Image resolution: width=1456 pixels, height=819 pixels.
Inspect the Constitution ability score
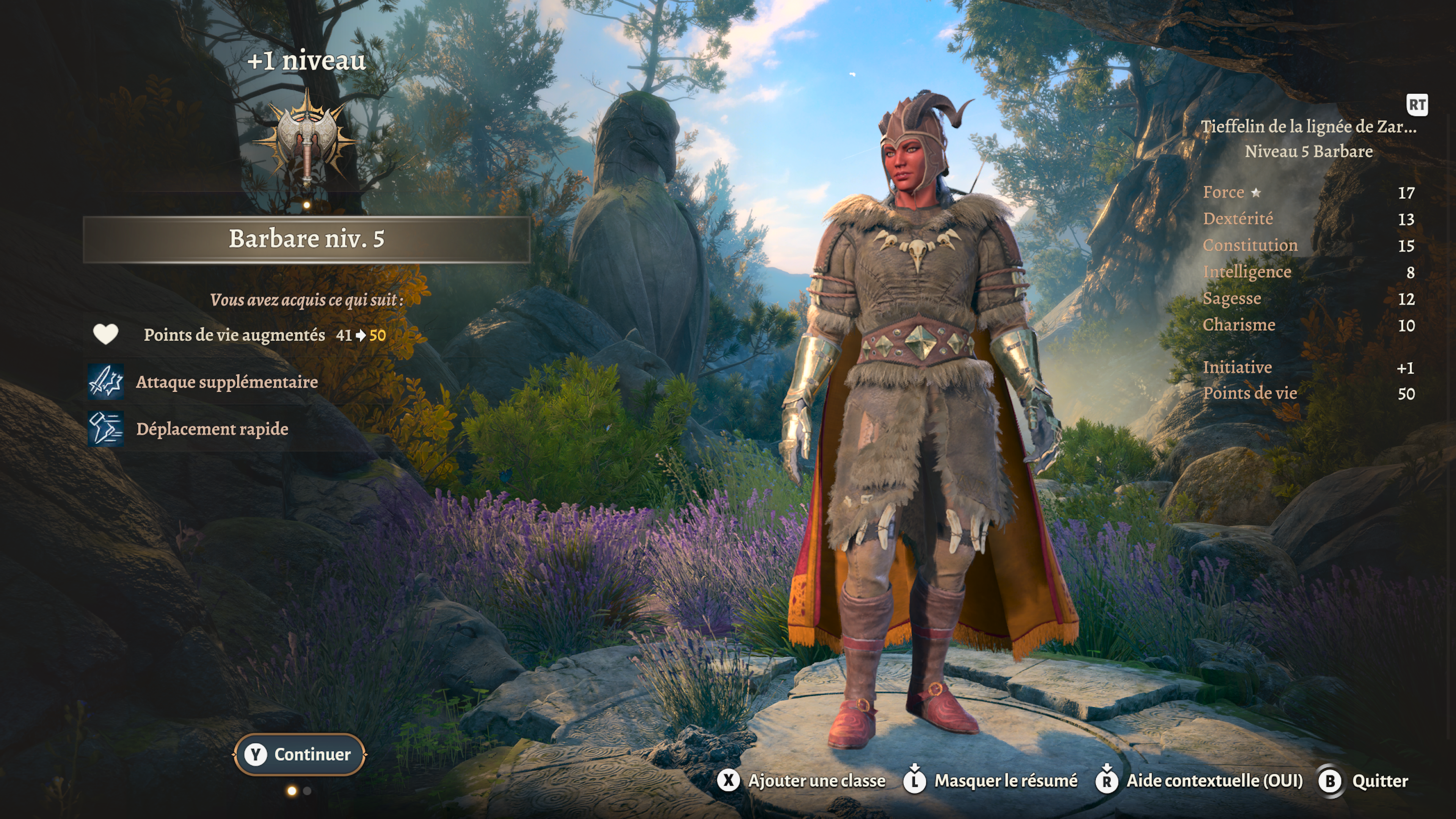pyautogui.click(x=1250, y=245)
